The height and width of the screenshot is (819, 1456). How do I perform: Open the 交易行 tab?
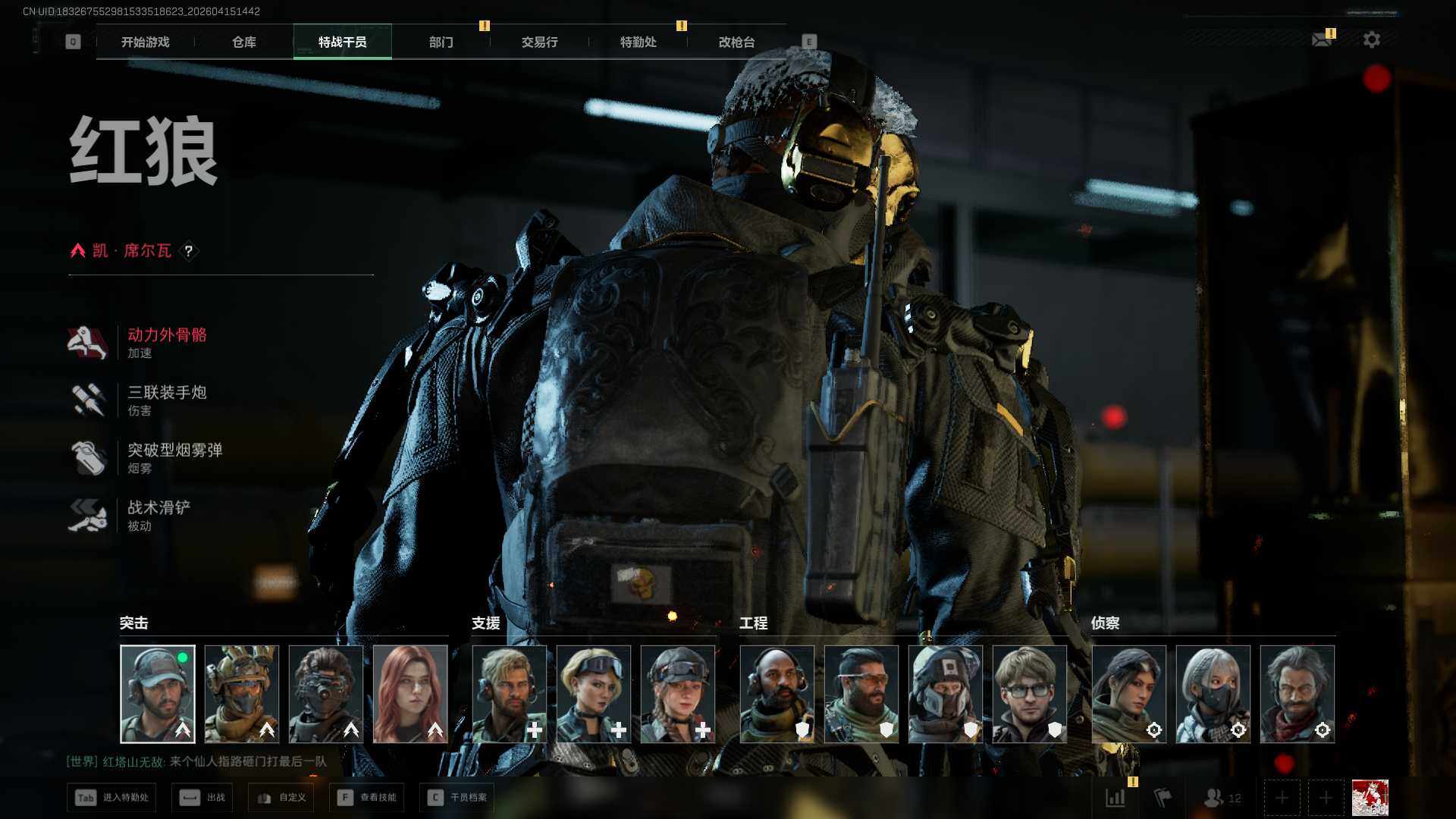[539, 42]
